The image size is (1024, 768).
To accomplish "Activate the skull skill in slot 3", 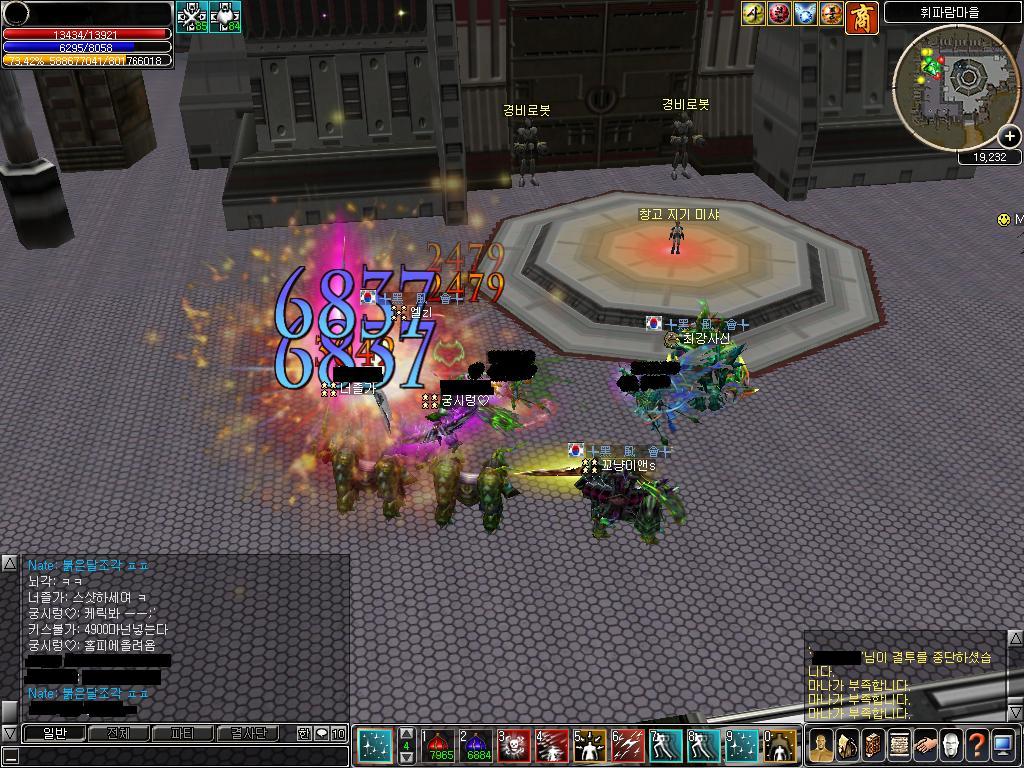I will point(516,746).
